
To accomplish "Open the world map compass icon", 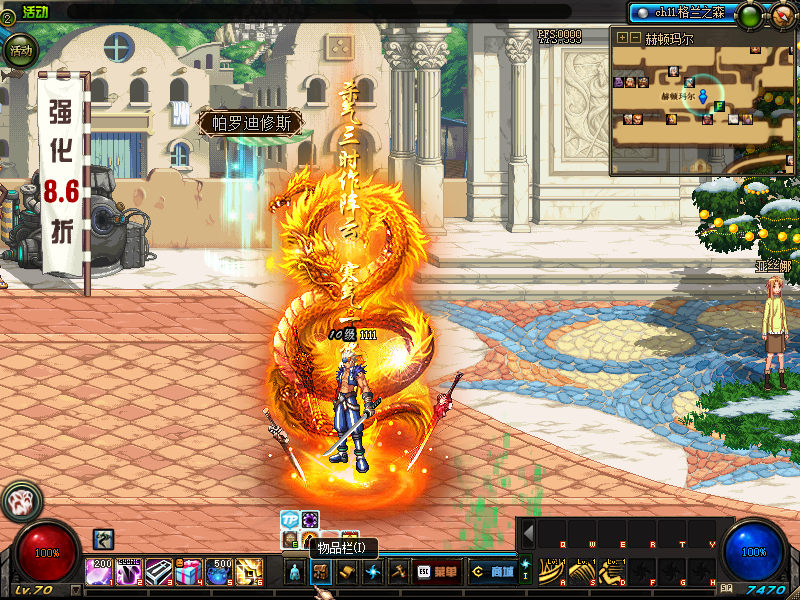I will click(x=781, y=15).
